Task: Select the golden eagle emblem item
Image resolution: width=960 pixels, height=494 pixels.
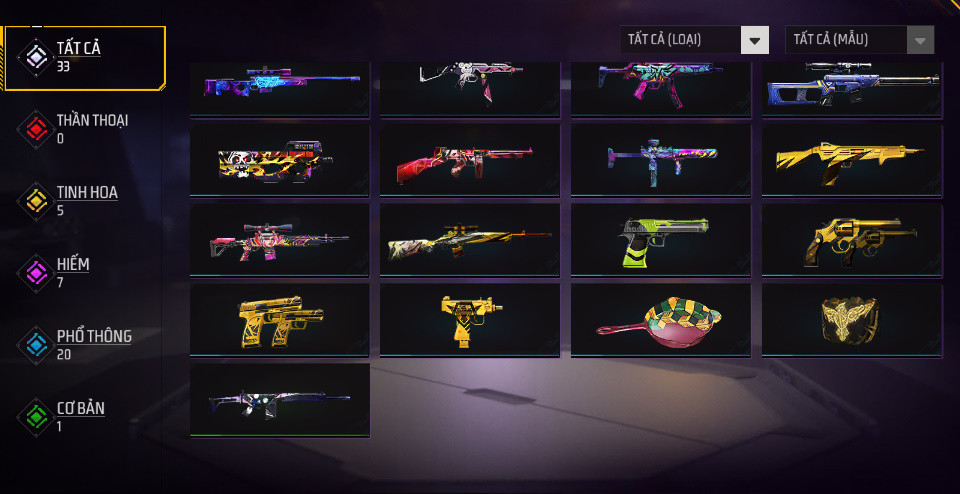Action: click(x=851, y=319)
